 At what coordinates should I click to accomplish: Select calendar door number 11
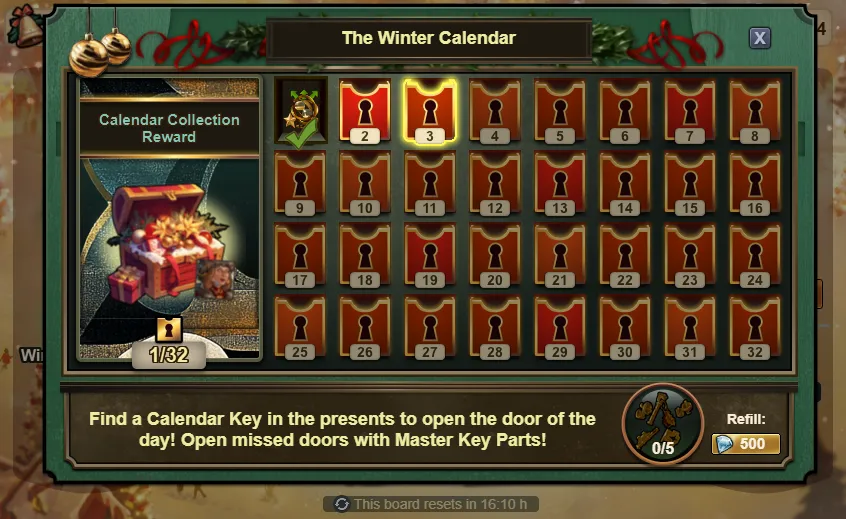pos(430,182)
